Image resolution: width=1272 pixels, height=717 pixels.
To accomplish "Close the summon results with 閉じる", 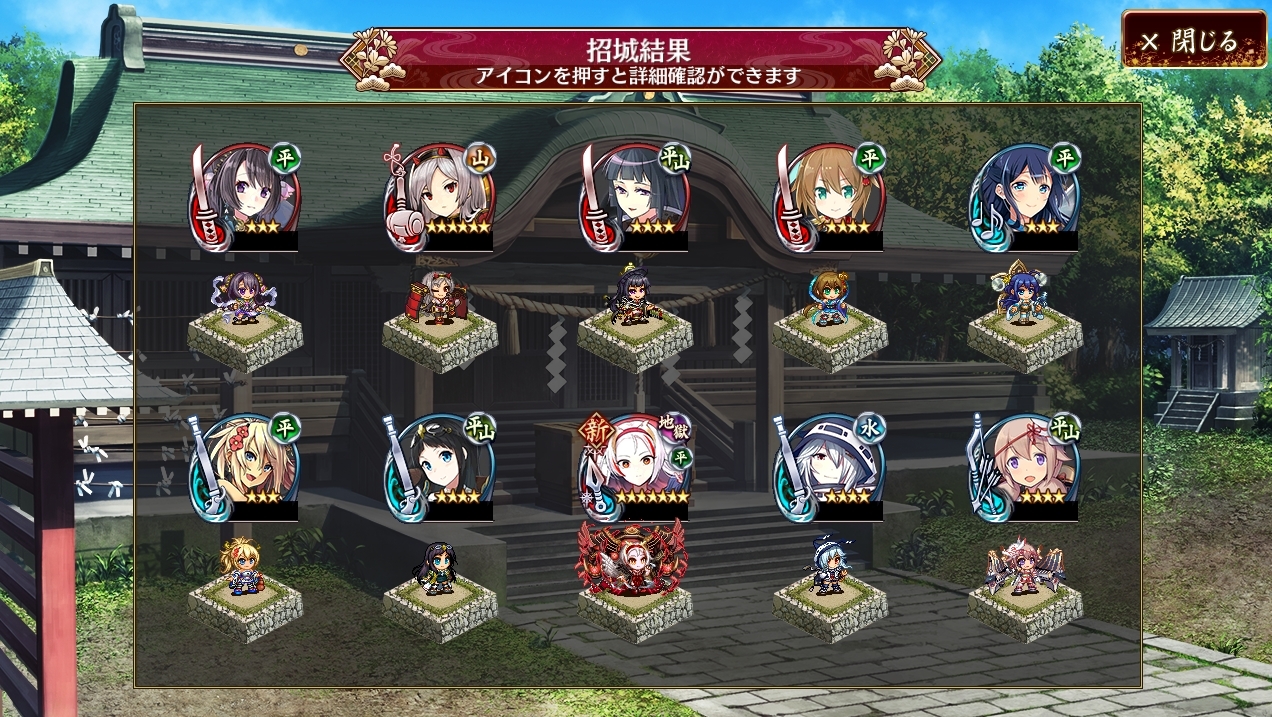I will click(x=1193, y=41).
